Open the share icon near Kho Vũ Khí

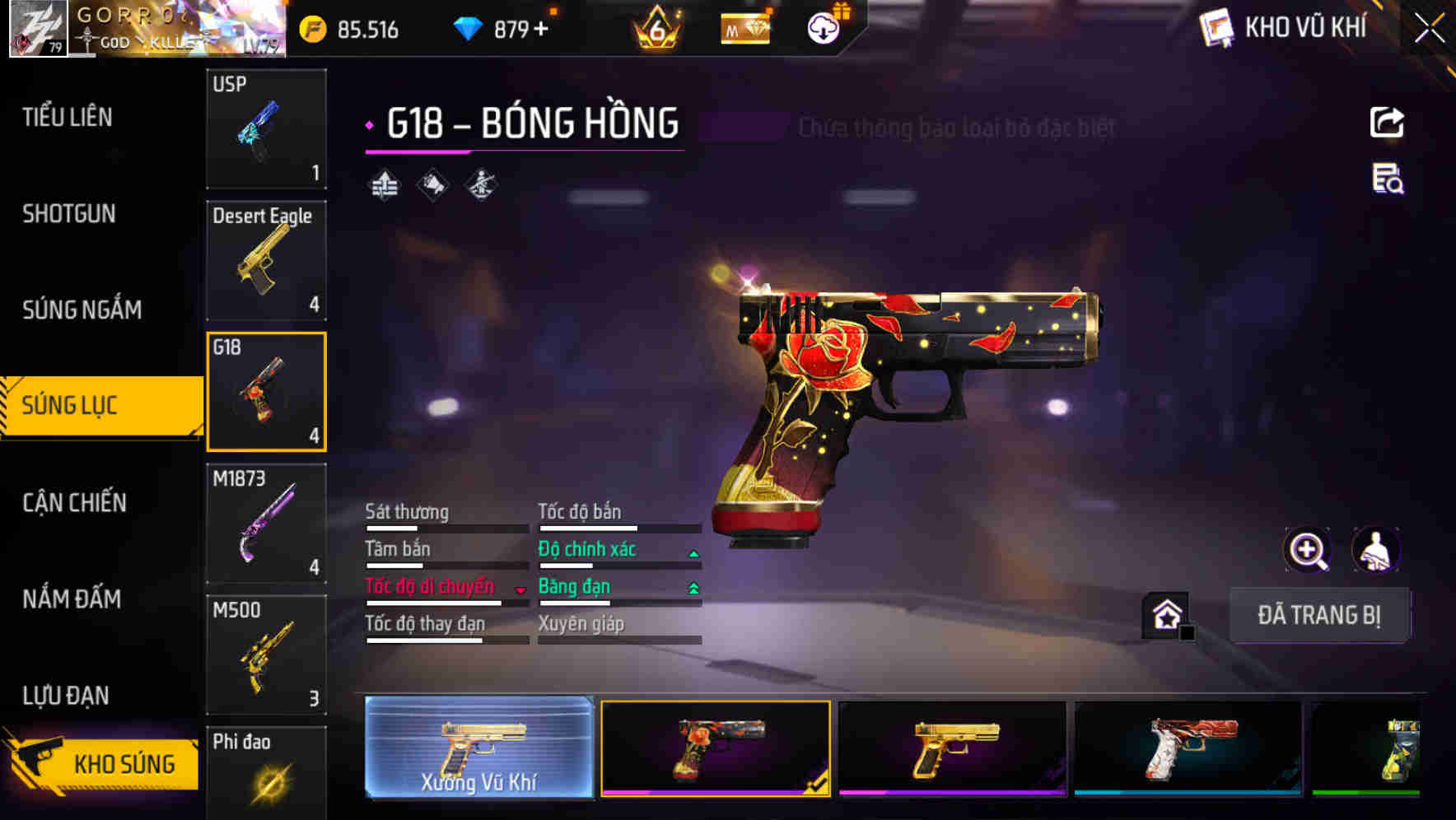pos(1388,122)
